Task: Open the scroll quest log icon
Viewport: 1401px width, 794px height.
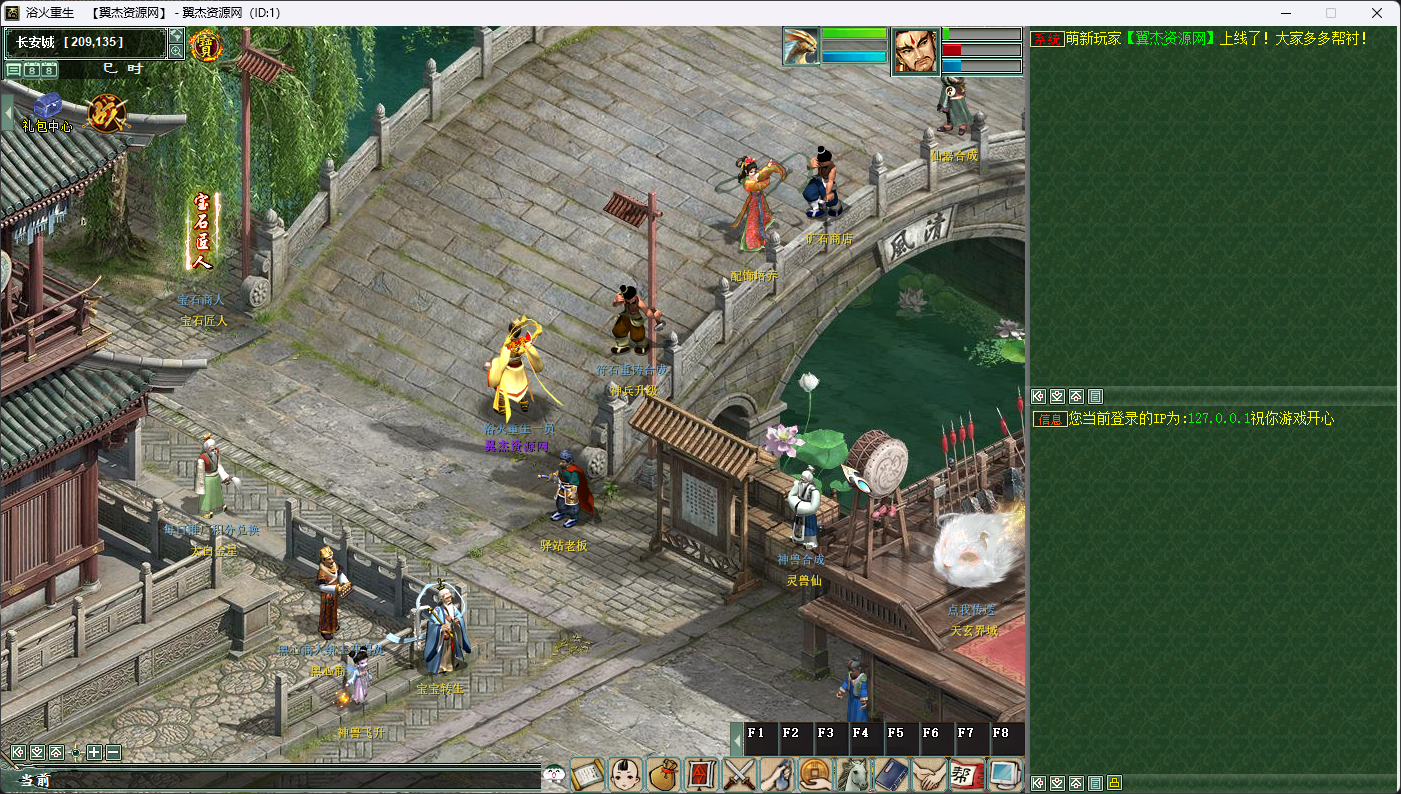Action: pos(588,775)
